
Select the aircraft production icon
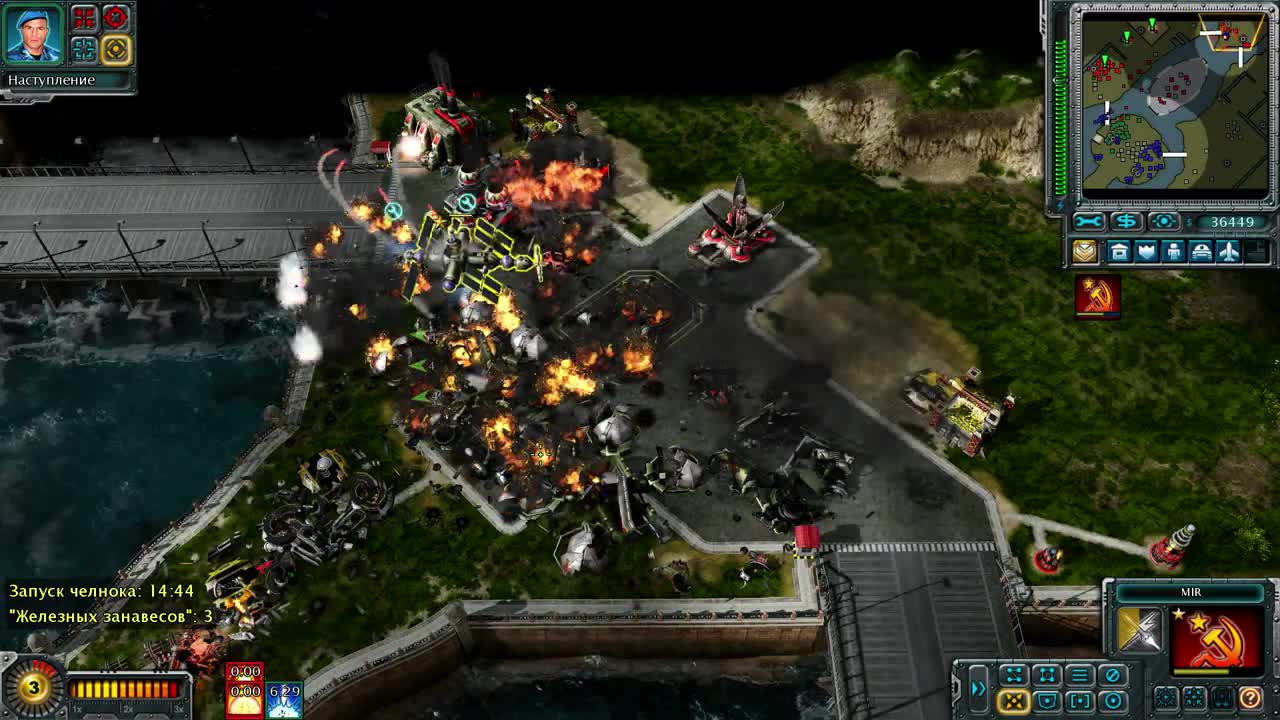pyautogui.click(x=1228, y=250)
